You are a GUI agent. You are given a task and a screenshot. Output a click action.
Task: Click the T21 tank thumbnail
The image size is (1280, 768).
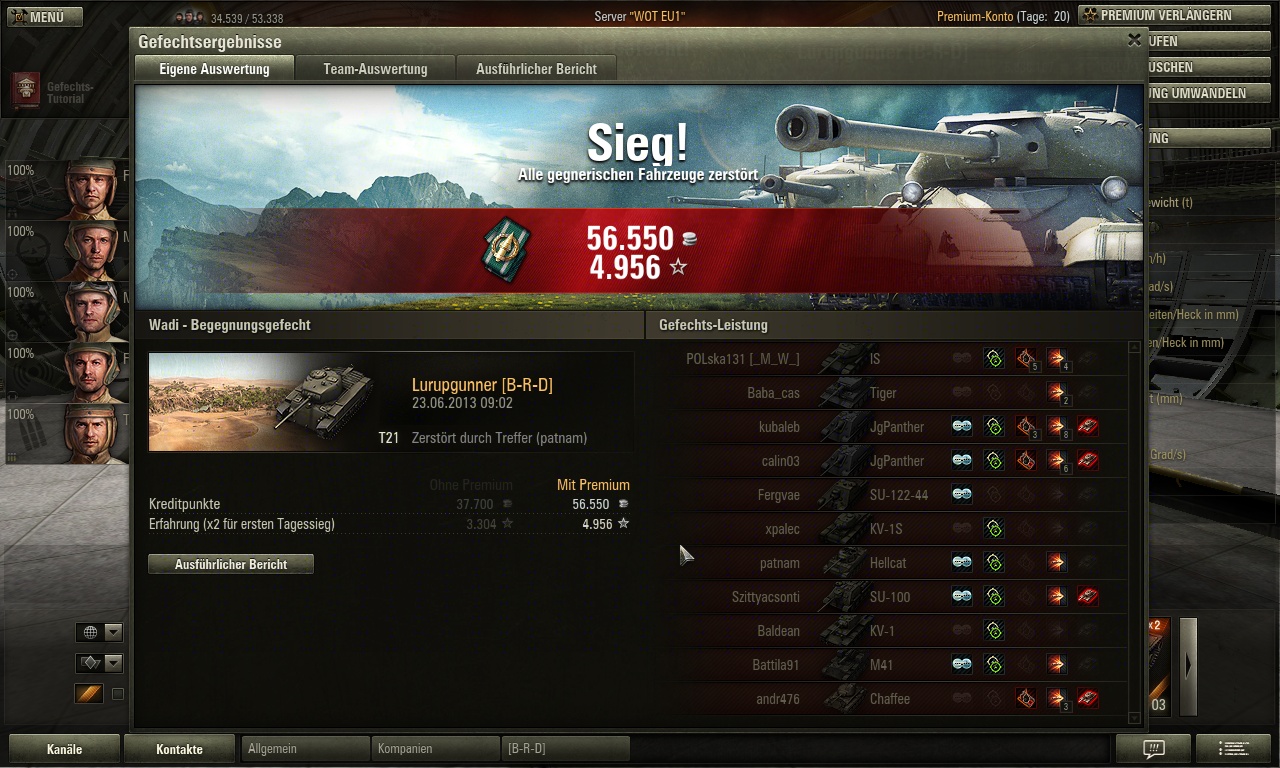pyautogui.click(x=262, y=400)
